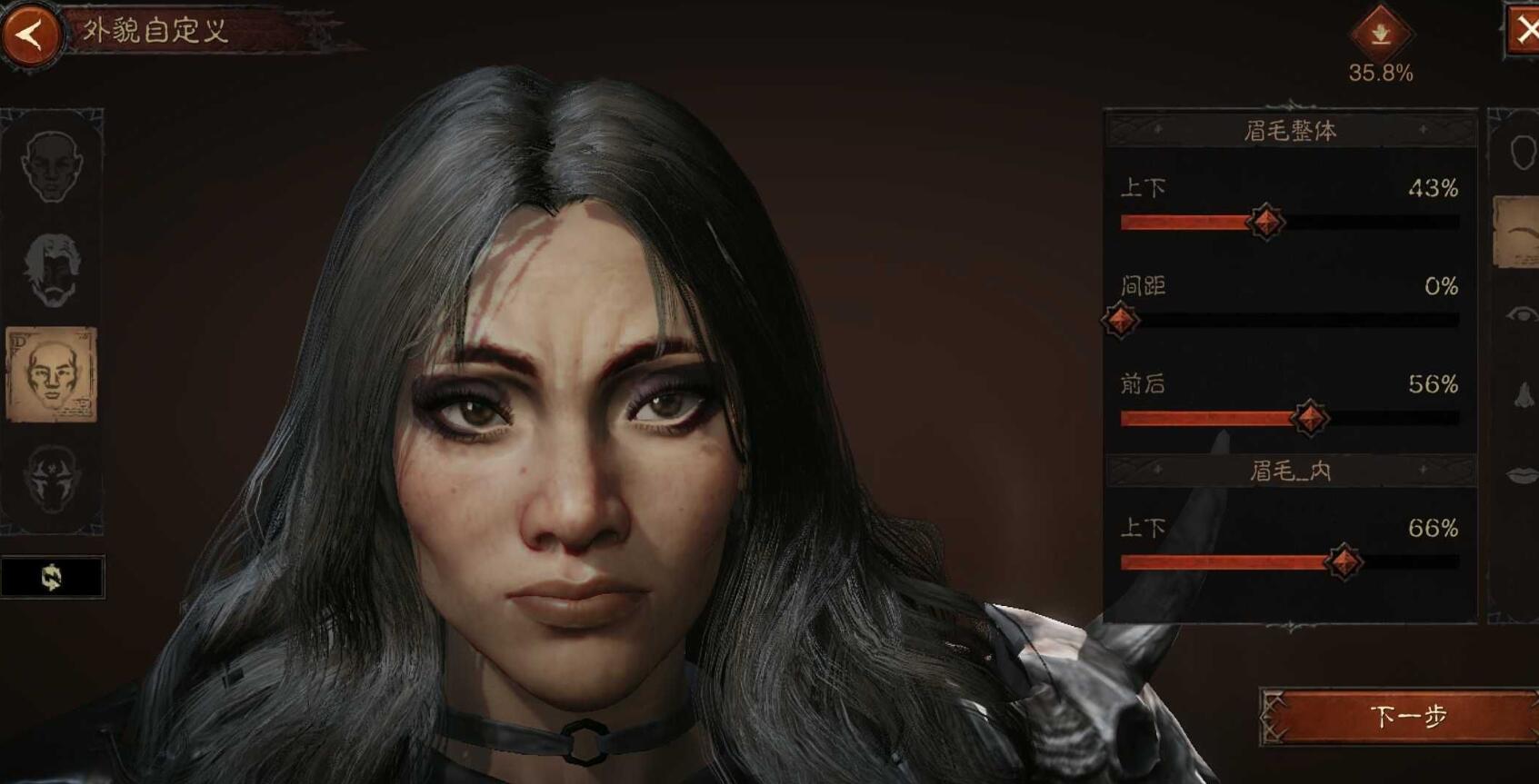Image resolution: width=1539 pixels, height=784 pixels.
Task: Choose the lips category
Action: click(x=1522, y=475)
